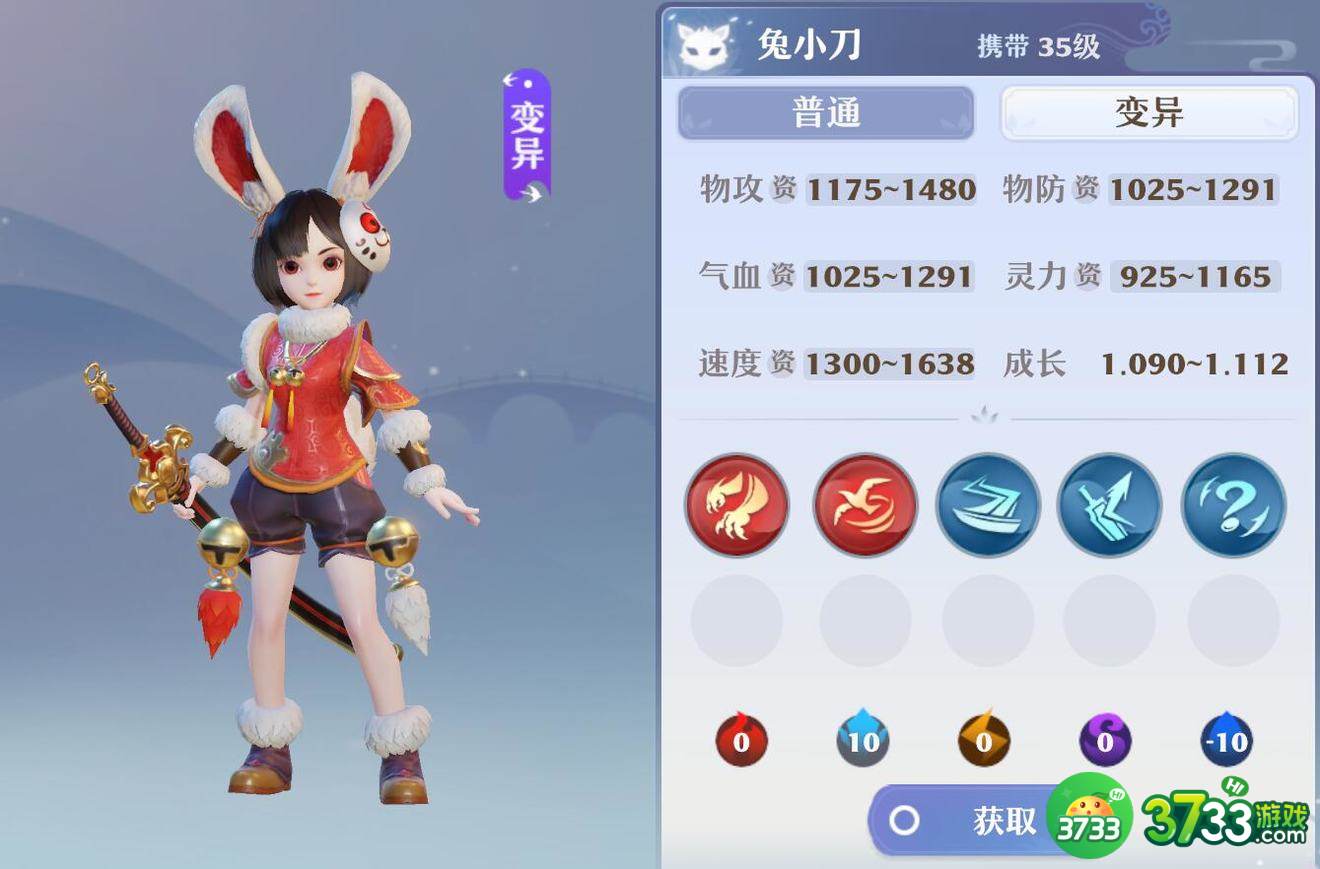1320x869 pixels.
Task: Select the fire resistance icon showing 0
Action: point(741,740)
